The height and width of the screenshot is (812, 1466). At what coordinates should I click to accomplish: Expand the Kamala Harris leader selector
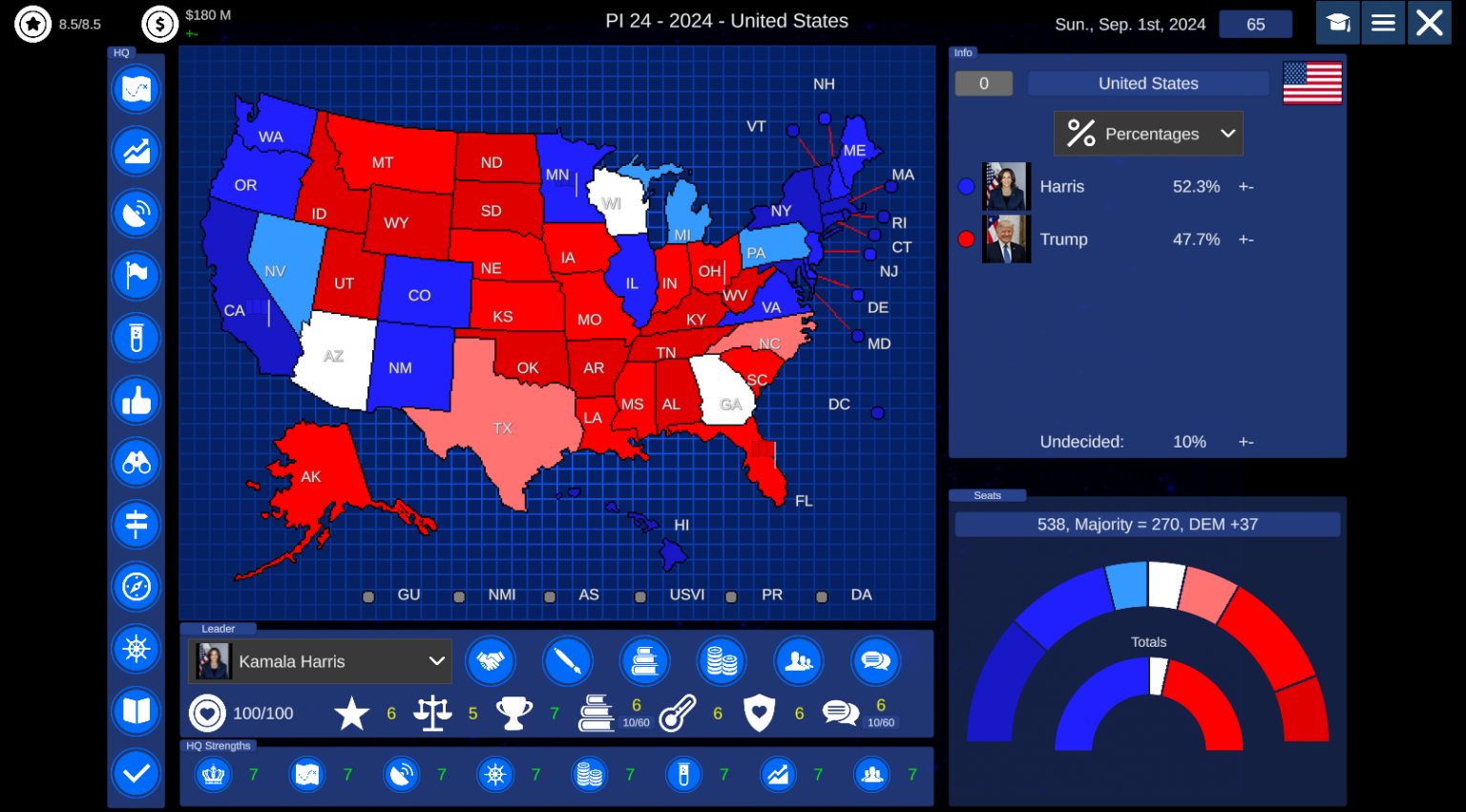(319, 661)
